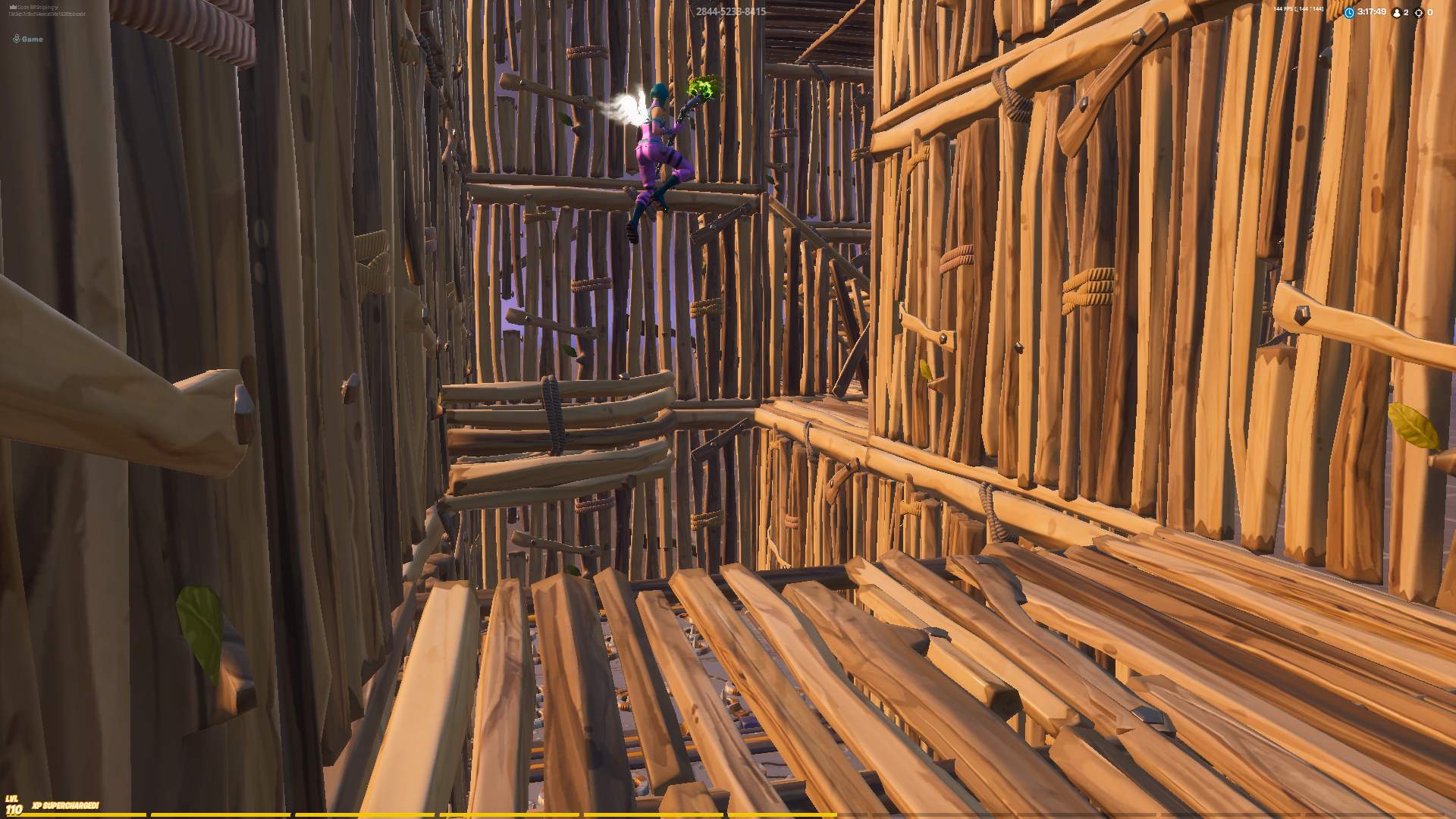Click the match timer reading 3:17:49
The image size is (1456, 819).
point(1371,12)
